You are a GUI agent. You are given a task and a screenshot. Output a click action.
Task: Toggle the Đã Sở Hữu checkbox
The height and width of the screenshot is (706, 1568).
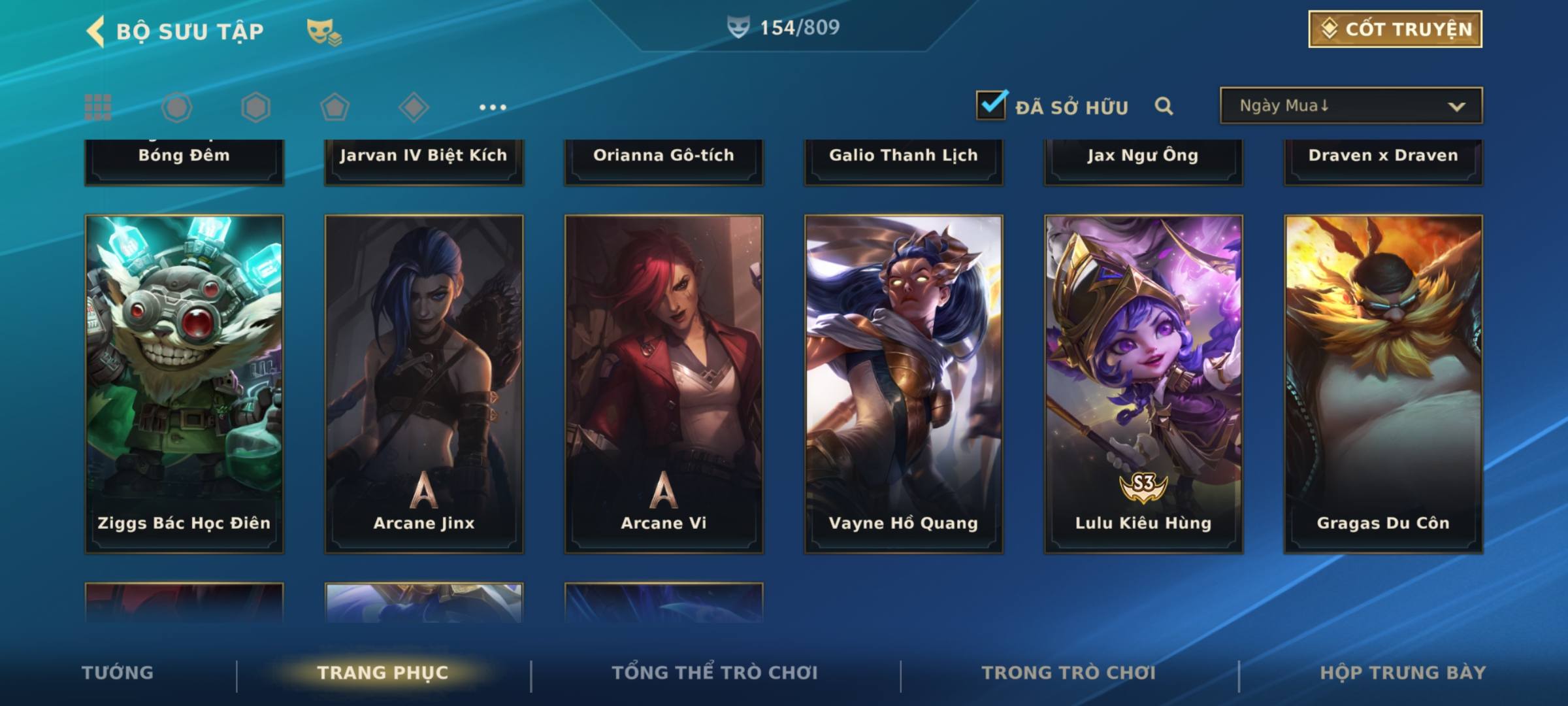coord(991,105)
